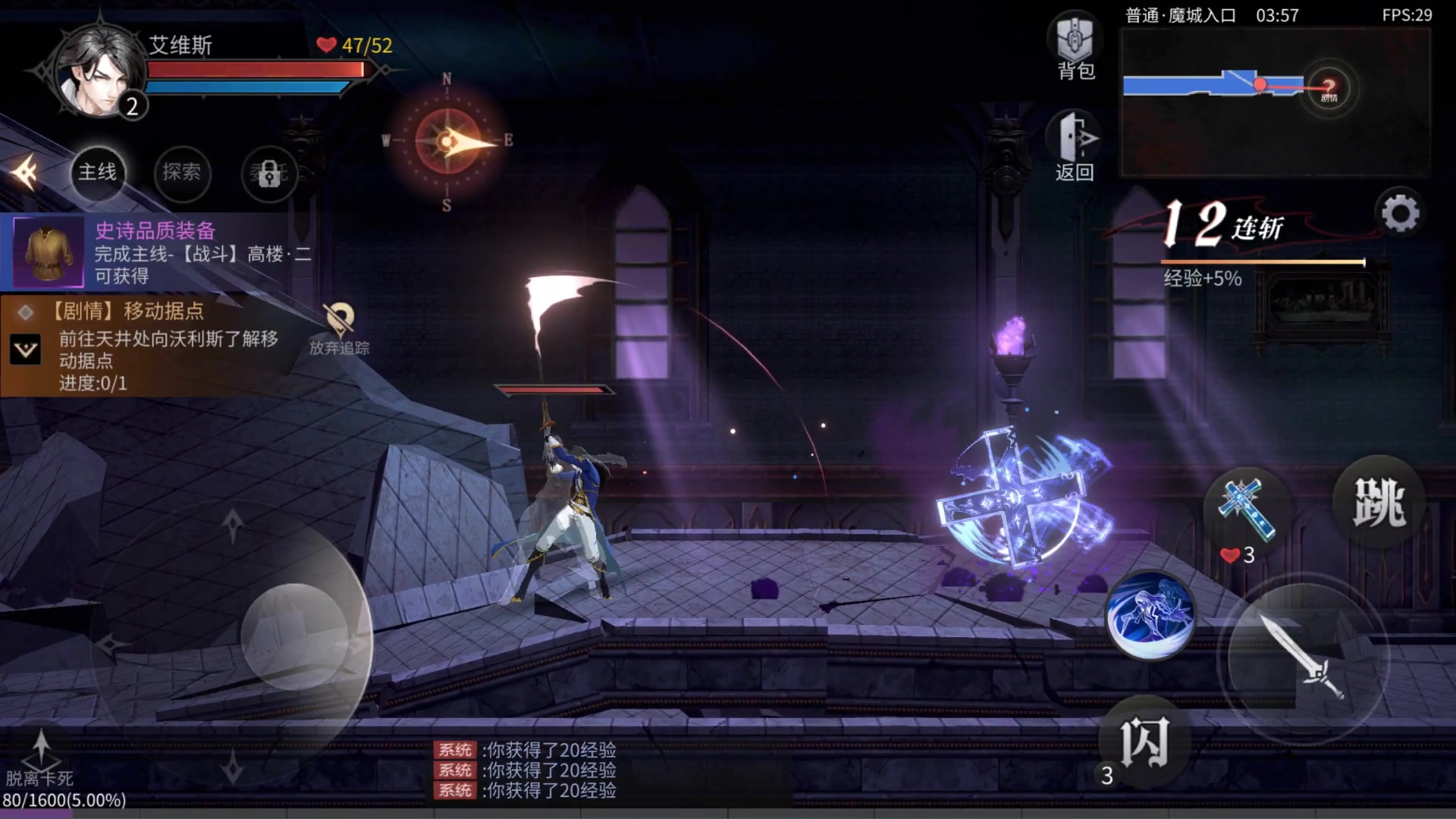
Task: Click 放弃追踪 to stop tracking quest
Action: click(339, 329)
